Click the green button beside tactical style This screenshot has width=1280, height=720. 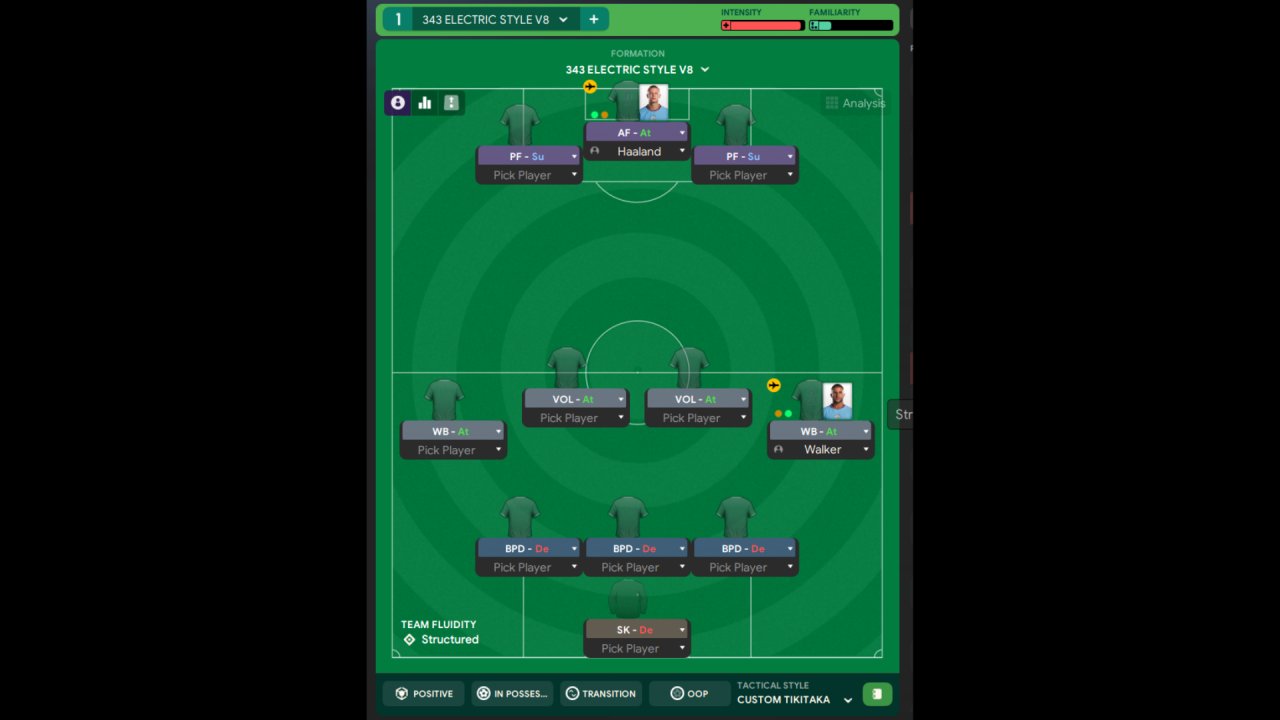click(877, 694)
